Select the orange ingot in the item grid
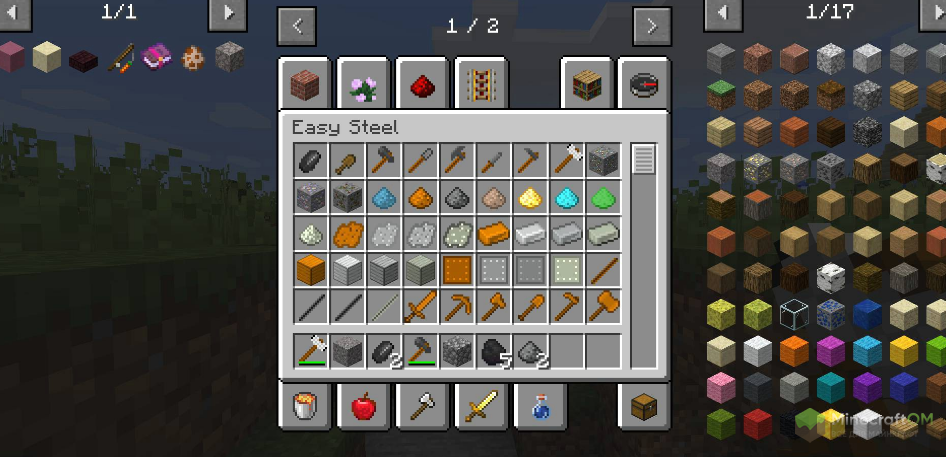946x457 pixels. (x=494, y=233)
